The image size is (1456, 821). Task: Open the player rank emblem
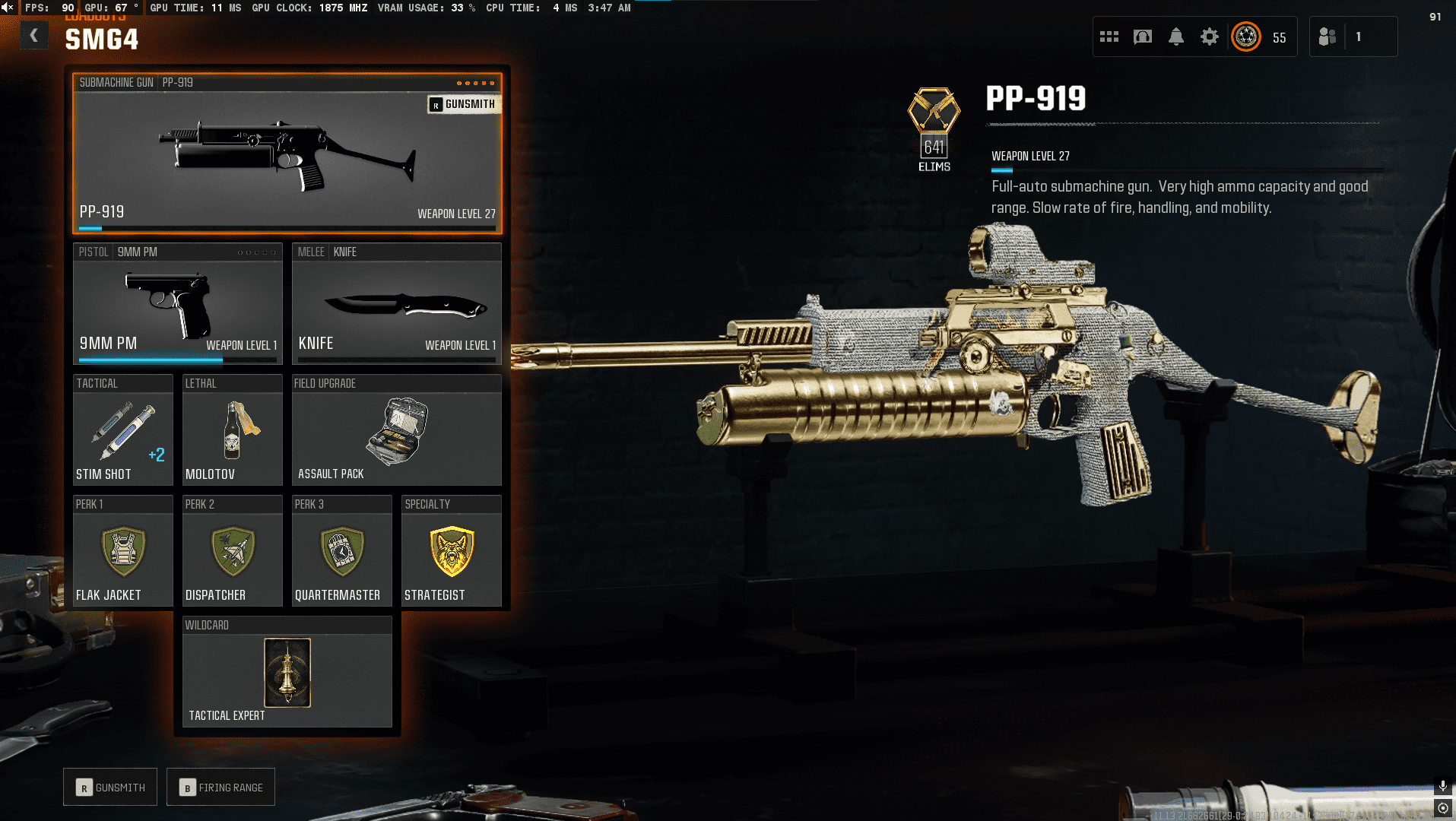pyautogui.click(x=1246, y=36)
